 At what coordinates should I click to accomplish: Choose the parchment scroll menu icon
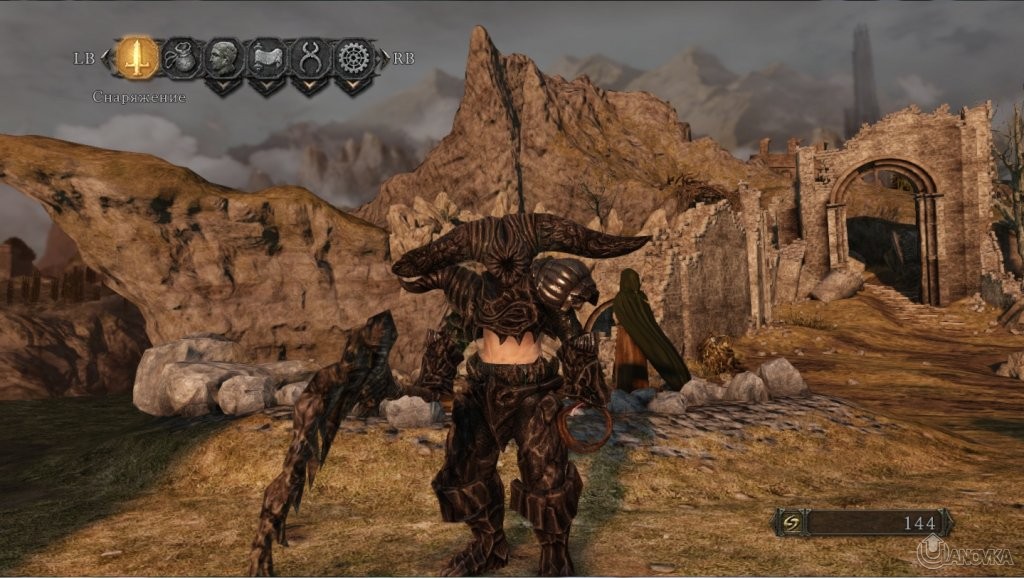(267, 57)
